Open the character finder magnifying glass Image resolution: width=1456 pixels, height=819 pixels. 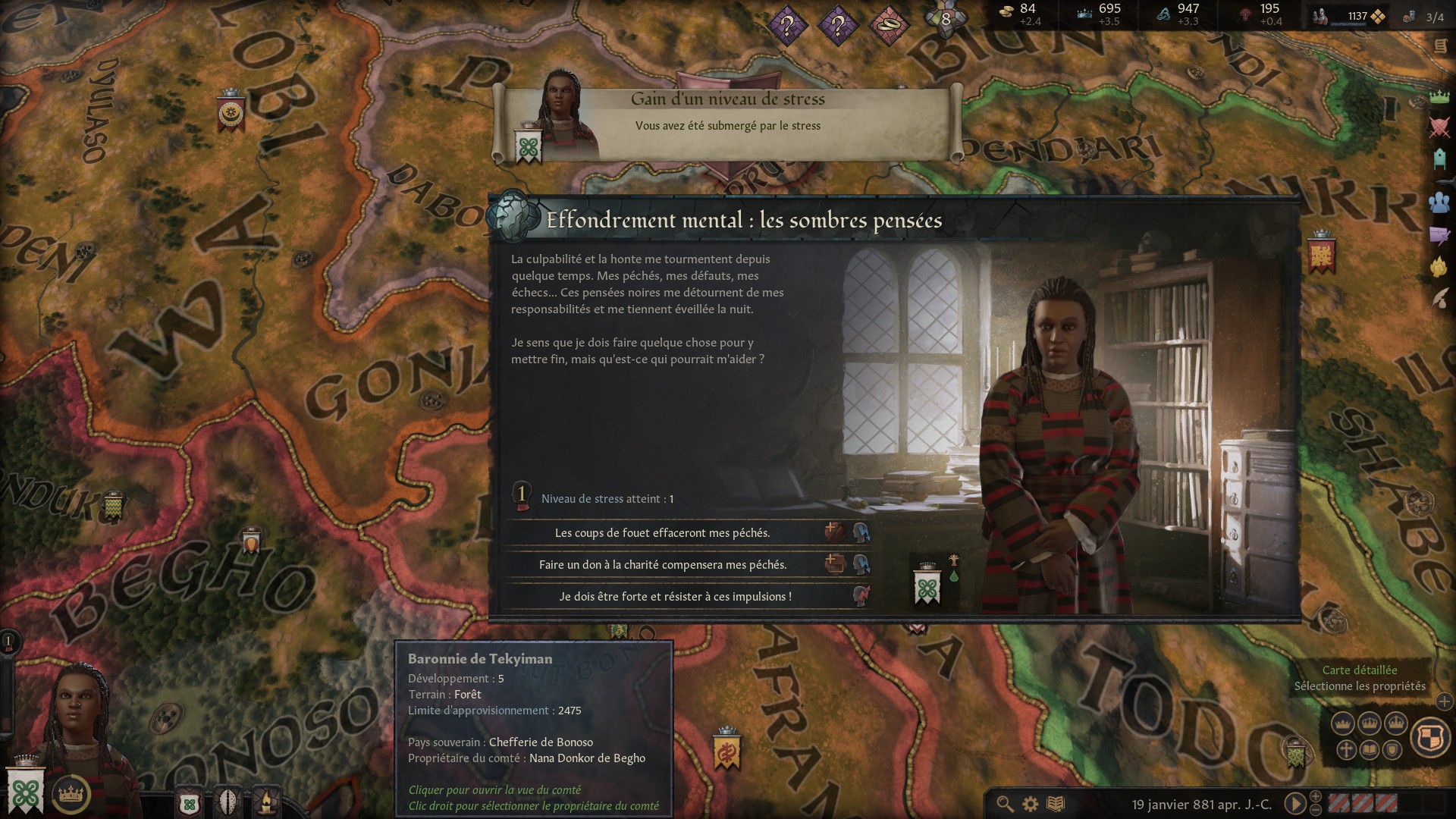(1005, 804)
